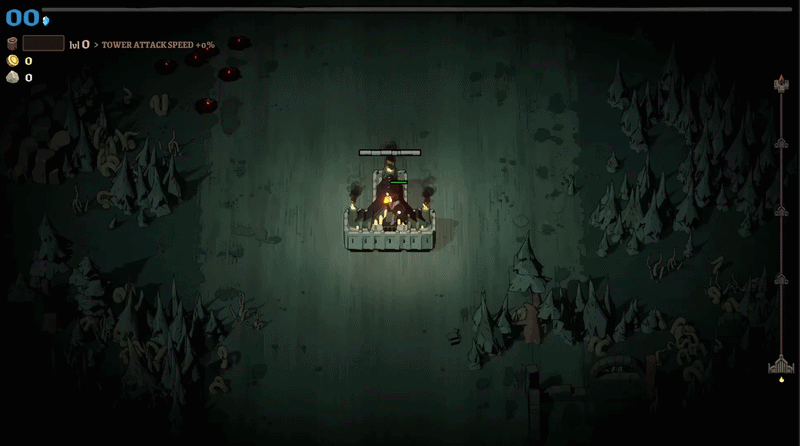Select the gold coin resource icon
Image resolution: width=800 pixels, height=446 pixels.
[13, 61]
